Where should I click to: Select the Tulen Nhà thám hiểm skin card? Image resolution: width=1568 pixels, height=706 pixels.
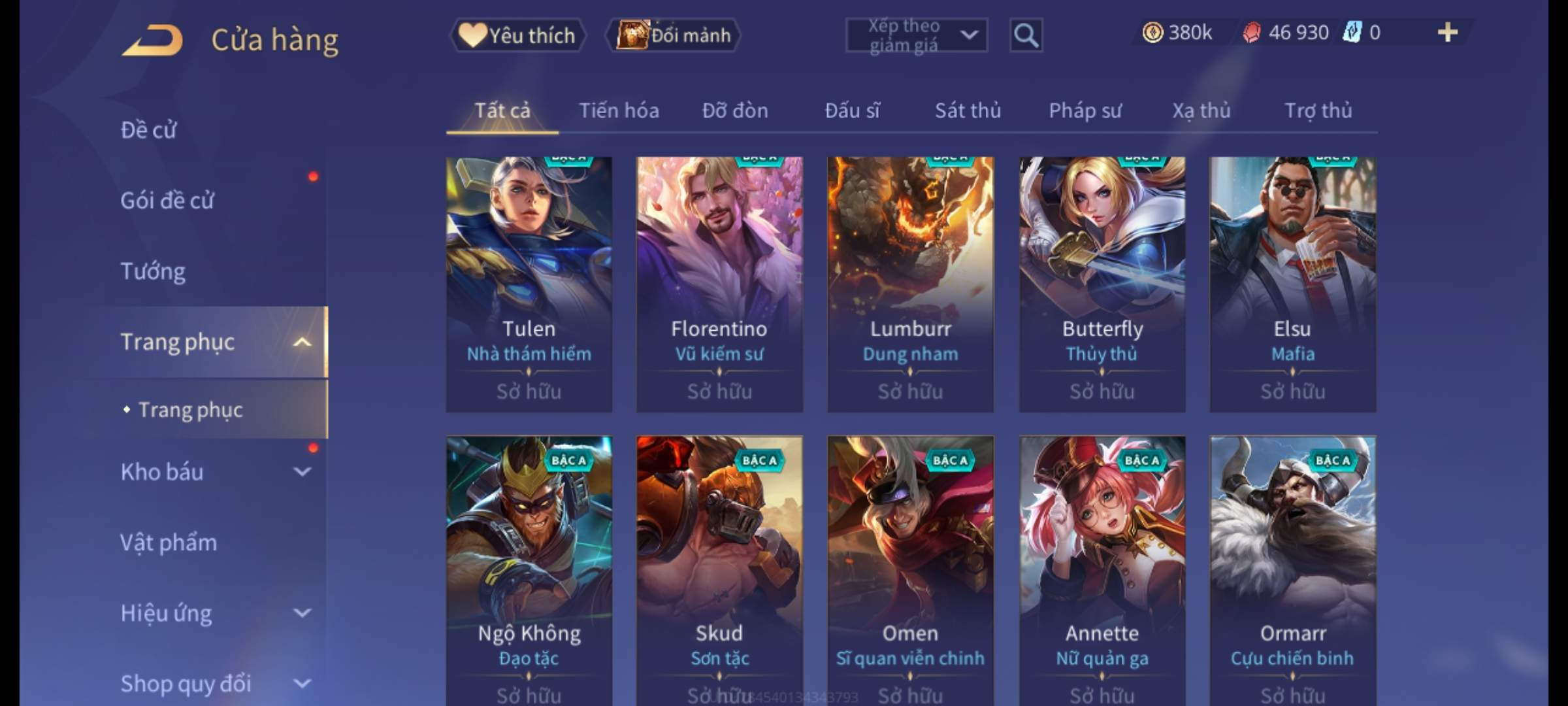pyautogui.click(x=529, y=284)
